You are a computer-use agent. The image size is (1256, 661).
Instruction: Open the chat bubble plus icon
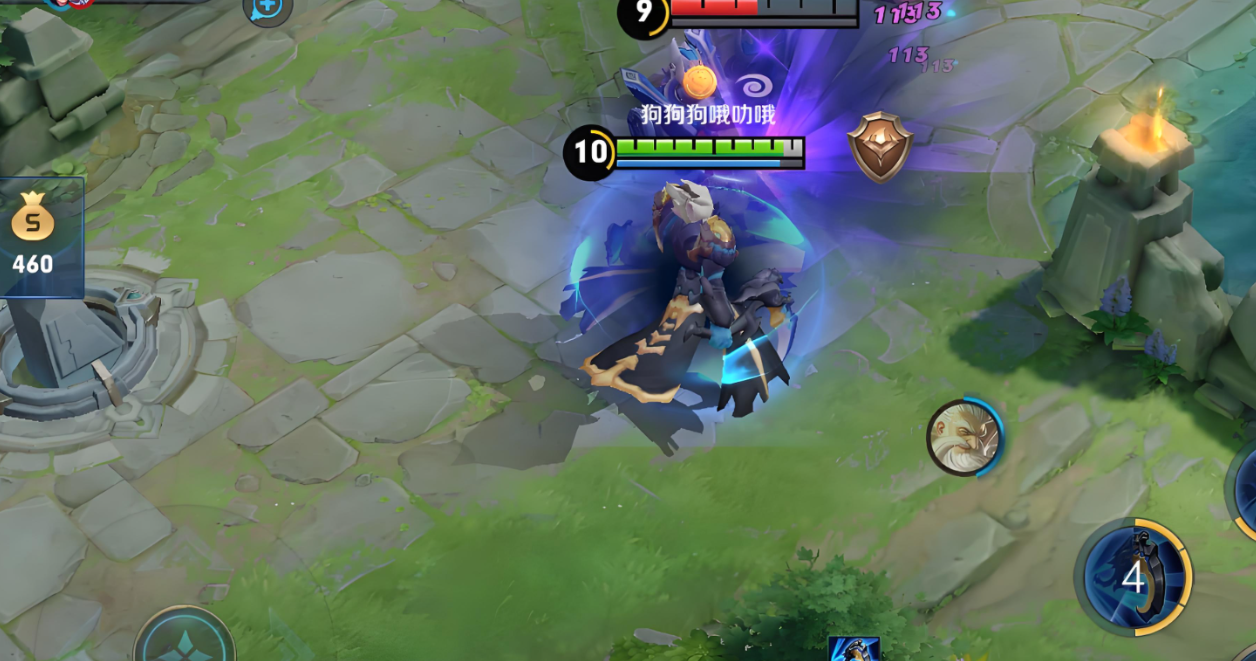267,9
